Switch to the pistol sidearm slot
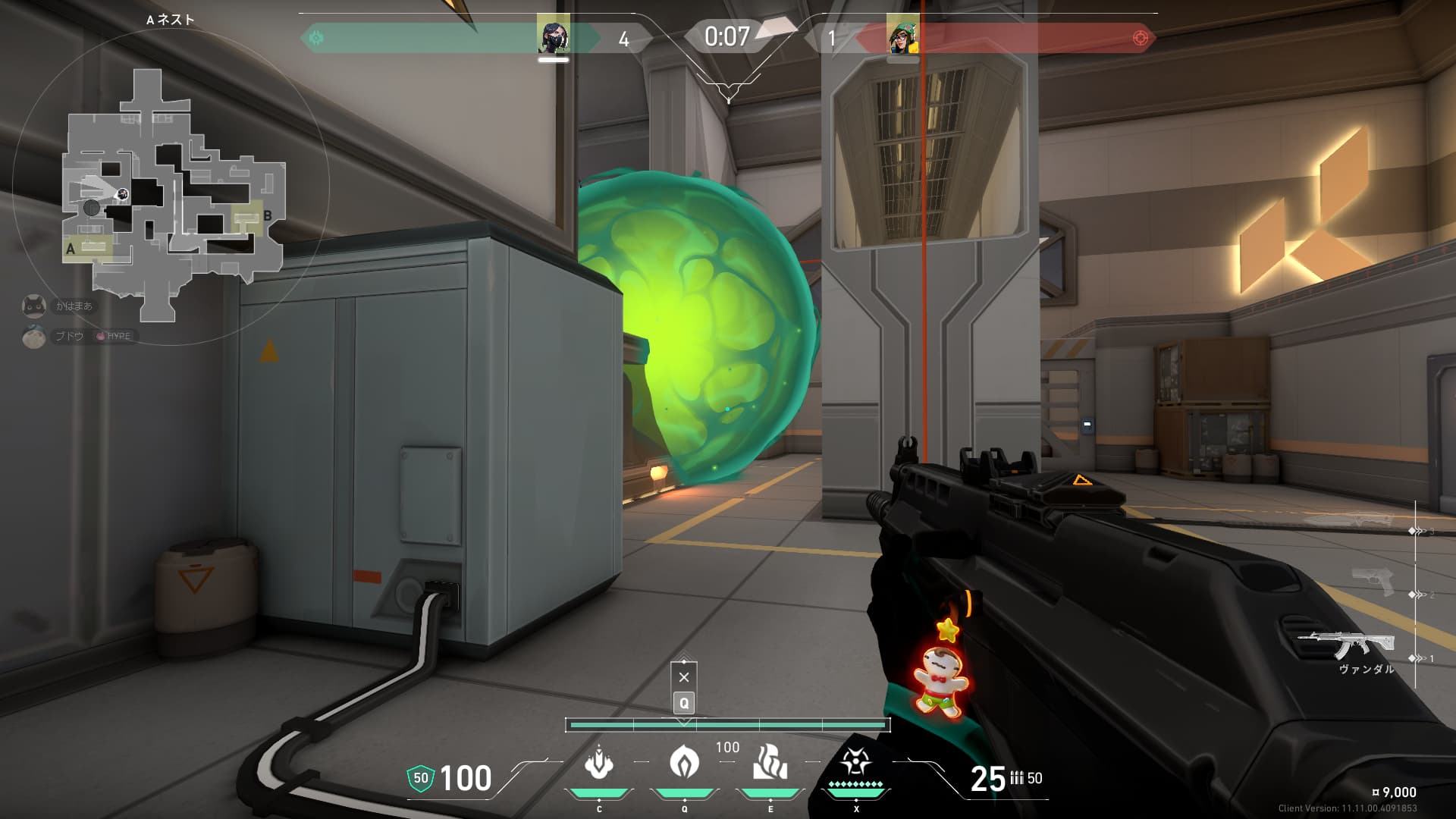The height and width of the screenshot is (819, 1456). [1373, 582]
